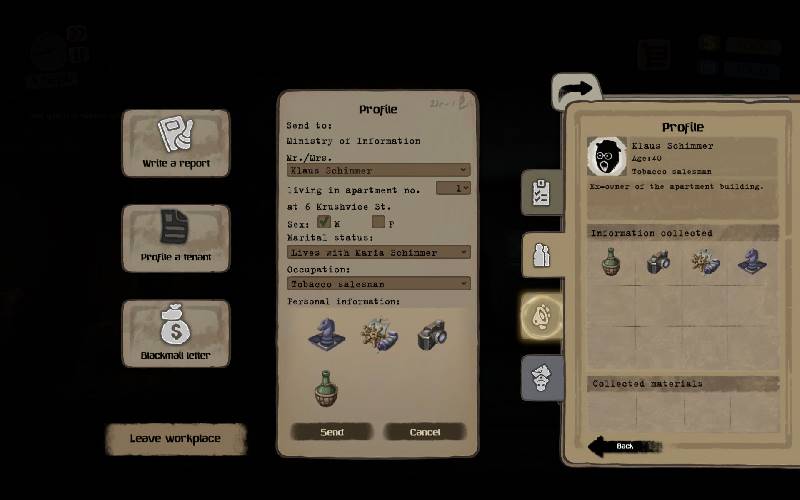Tick the F sex checkbox
The width and height of the screenshot is (800, 500).
tap(379, 221)
